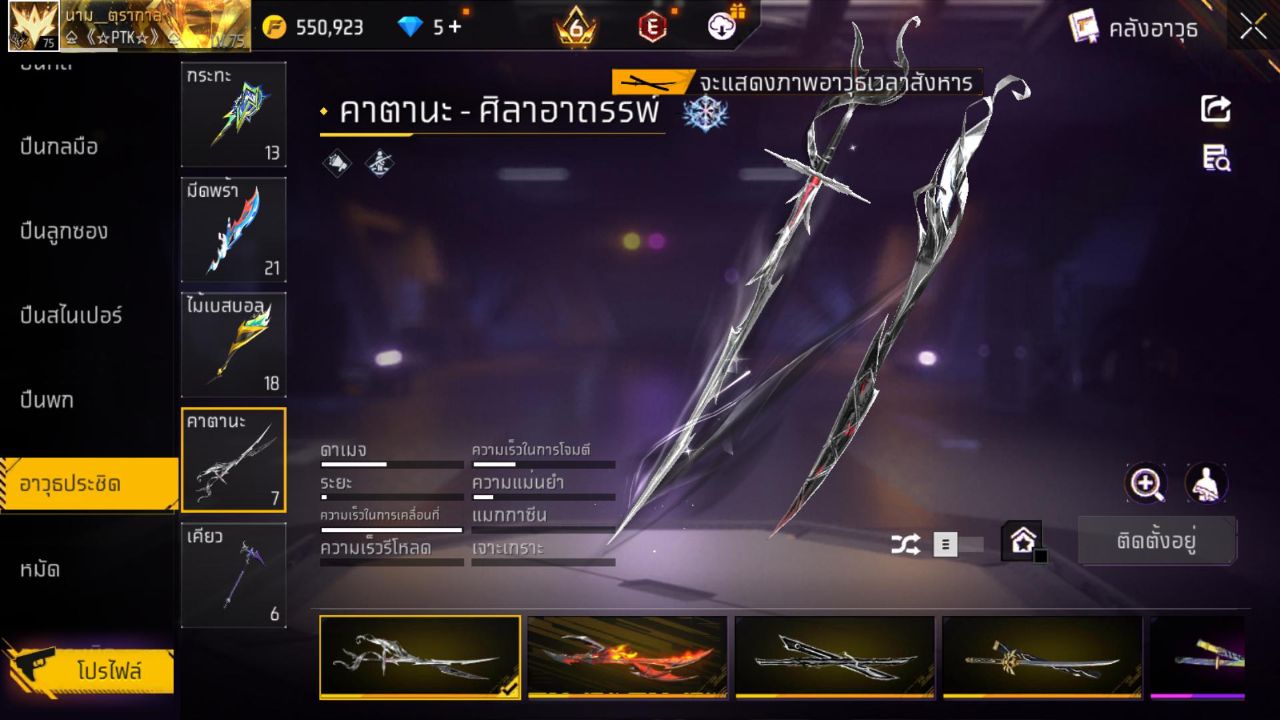1280x720 pixels.
Task: Open the character try-on preview icon
Action: tap(1205, 484)
